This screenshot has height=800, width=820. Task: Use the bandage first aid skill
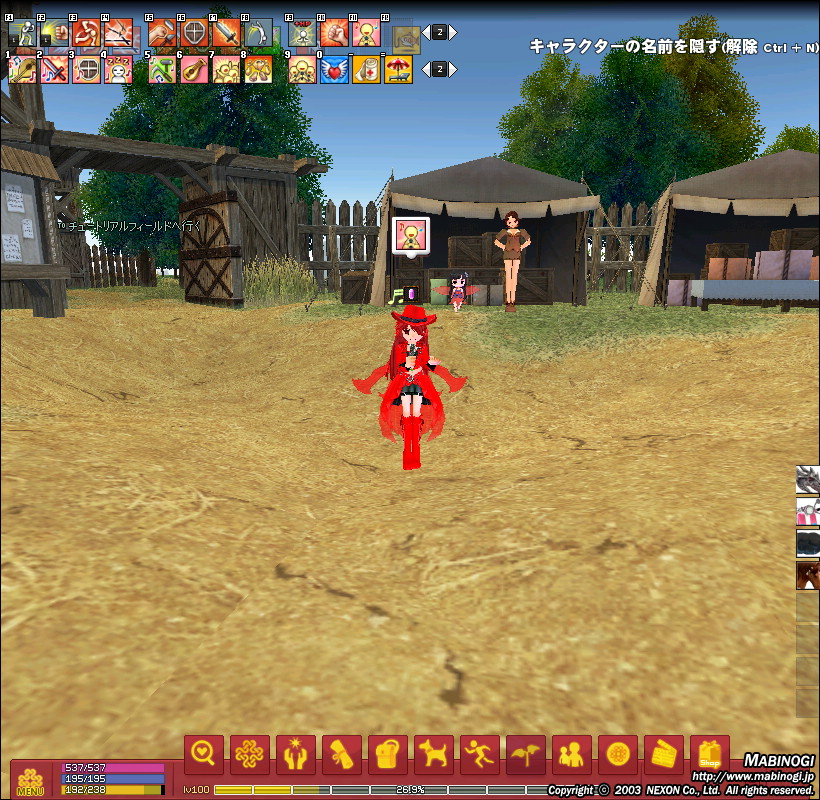point(366,69)
